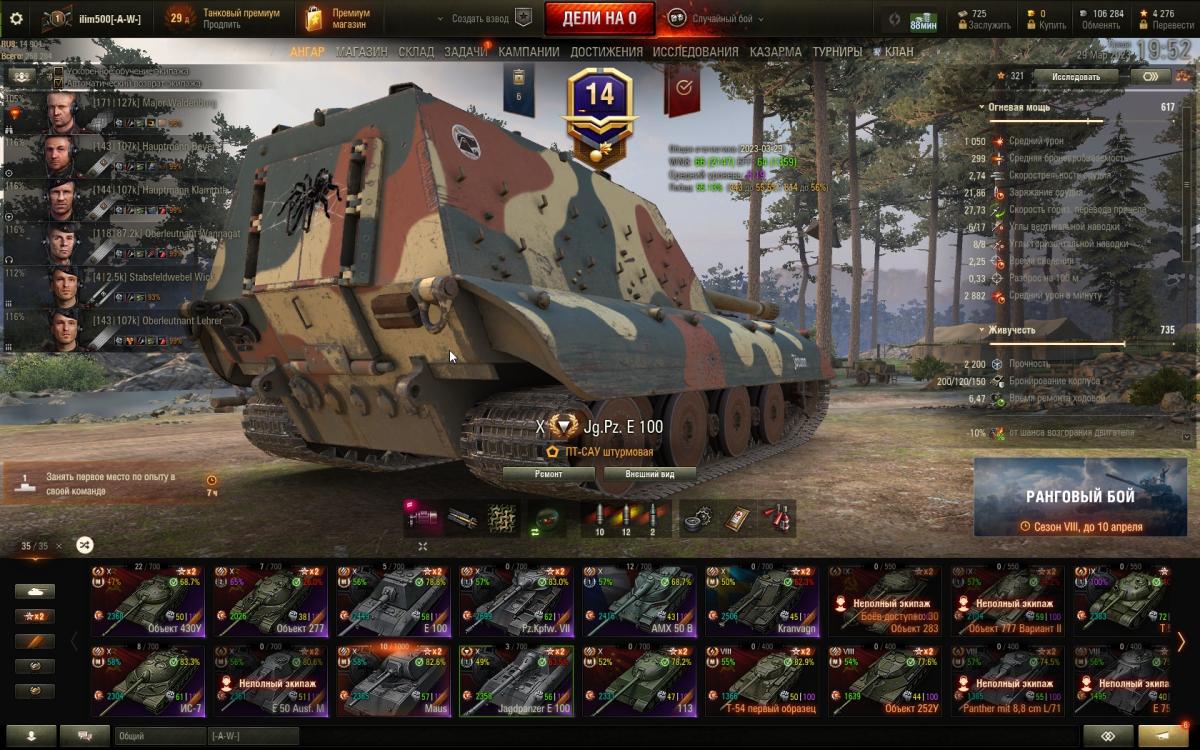Open the Внешний вид customization

point(647,474)
